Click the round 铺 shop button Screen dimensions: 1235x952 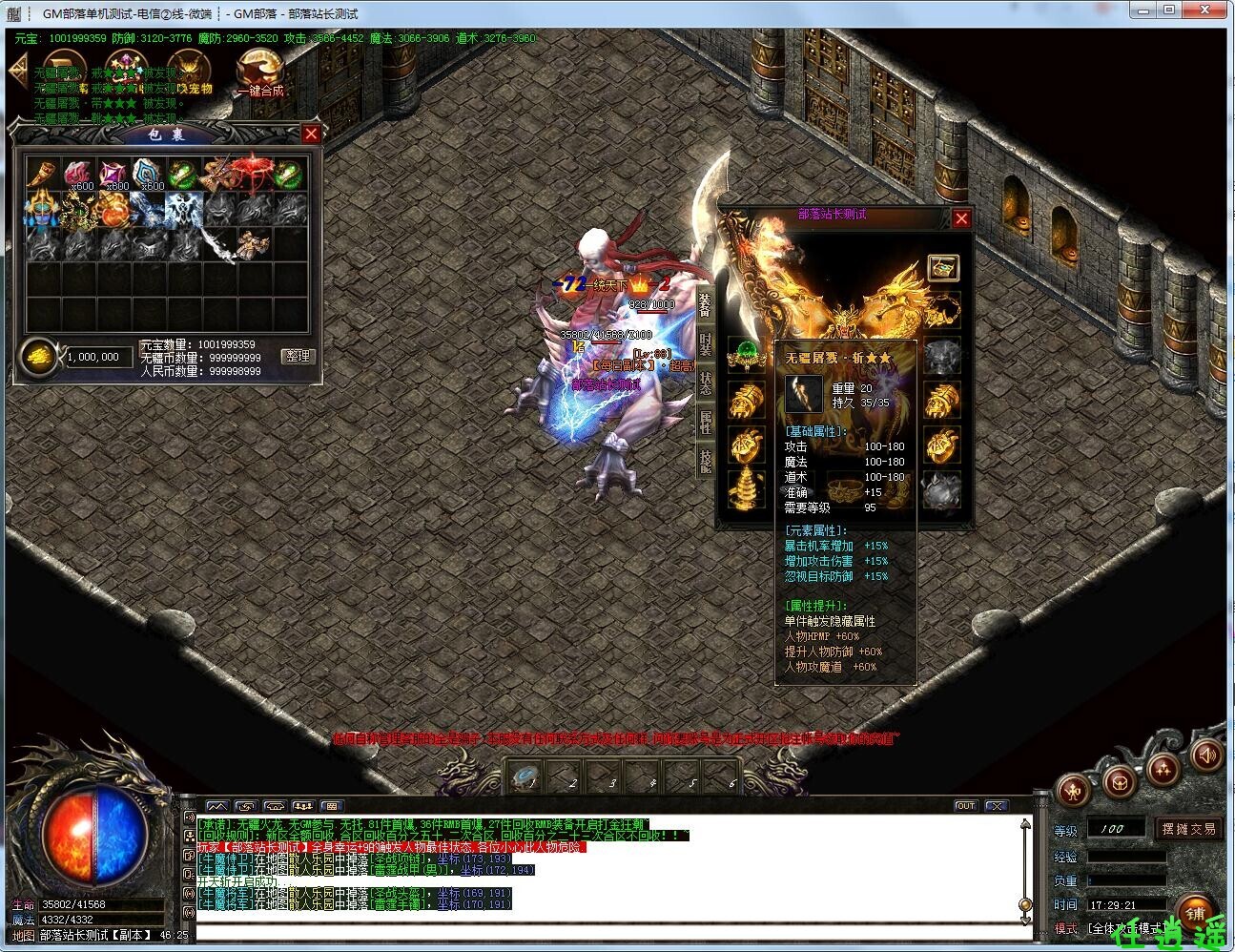[1196, 909]
